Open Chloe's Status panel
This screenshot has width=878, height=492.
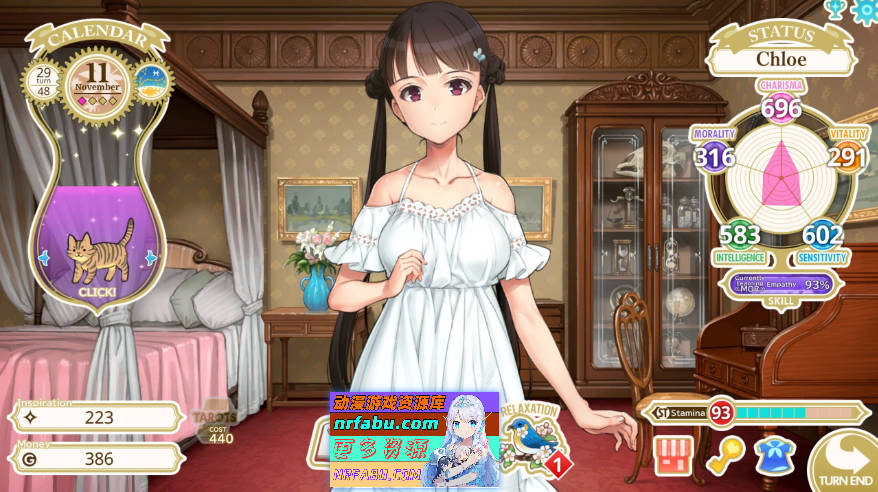(x=782, y=57)
